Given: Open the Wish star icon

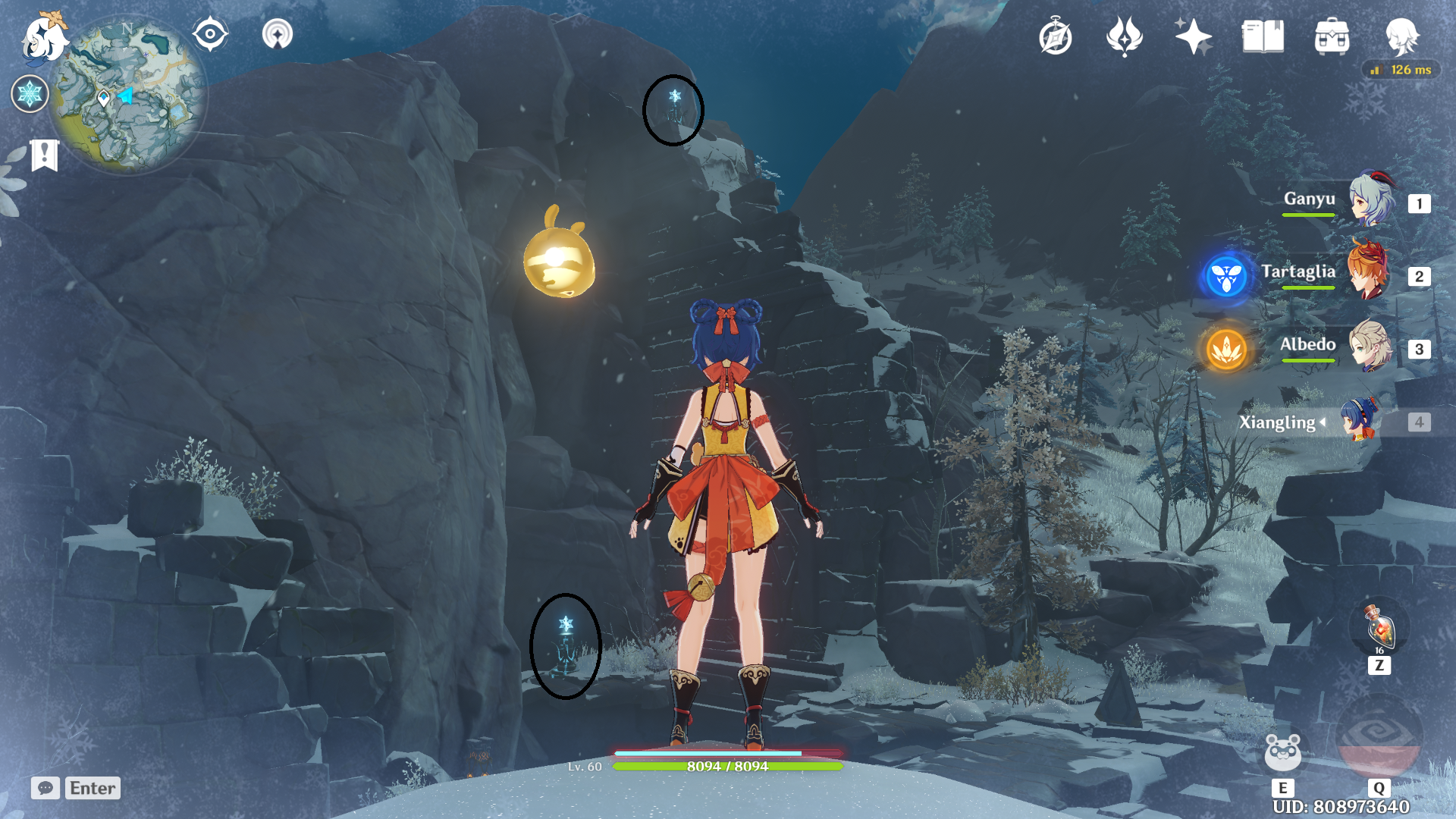Looking at the screenshot, I should point(1193,37).
